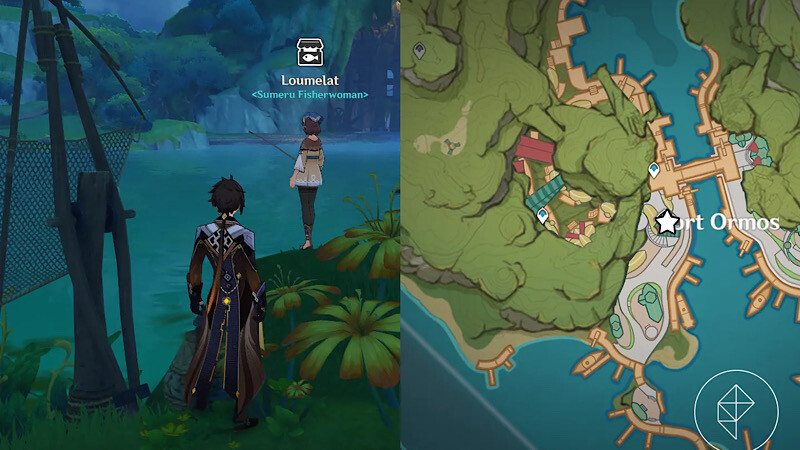This screenshot has height=450, width=800.
Task: Select the white star marker at Port Ormos
Action: [667, 222]
